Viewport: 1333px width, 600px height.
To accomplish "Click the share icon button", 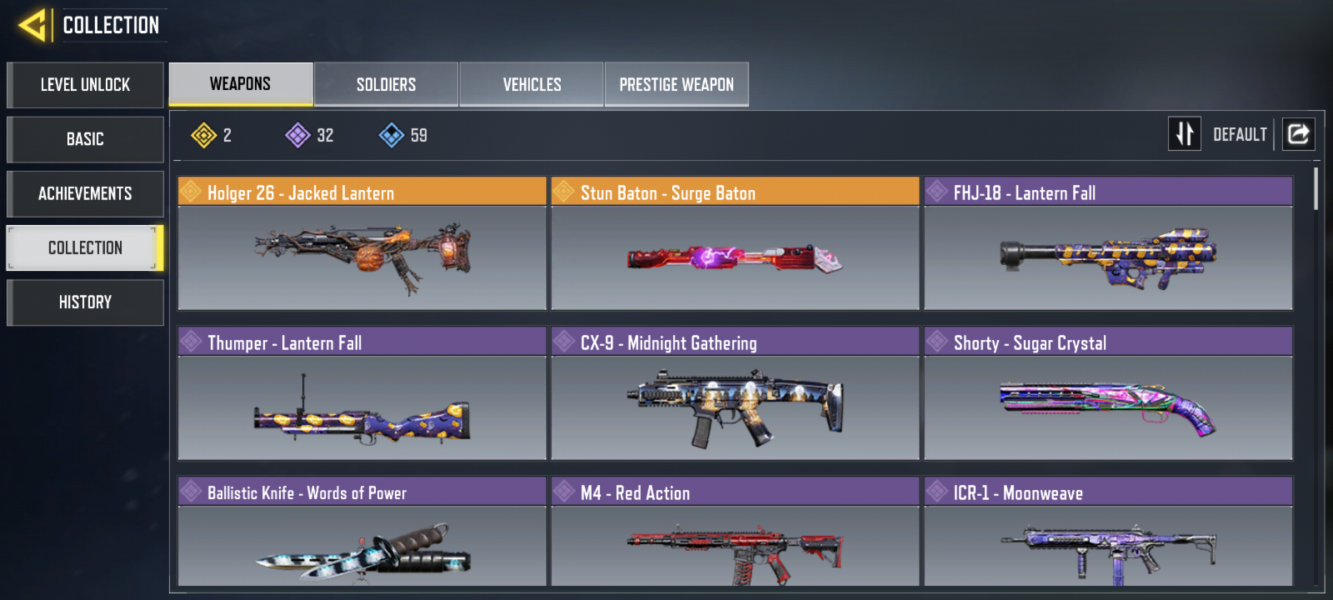I will tap(1298, 134).
